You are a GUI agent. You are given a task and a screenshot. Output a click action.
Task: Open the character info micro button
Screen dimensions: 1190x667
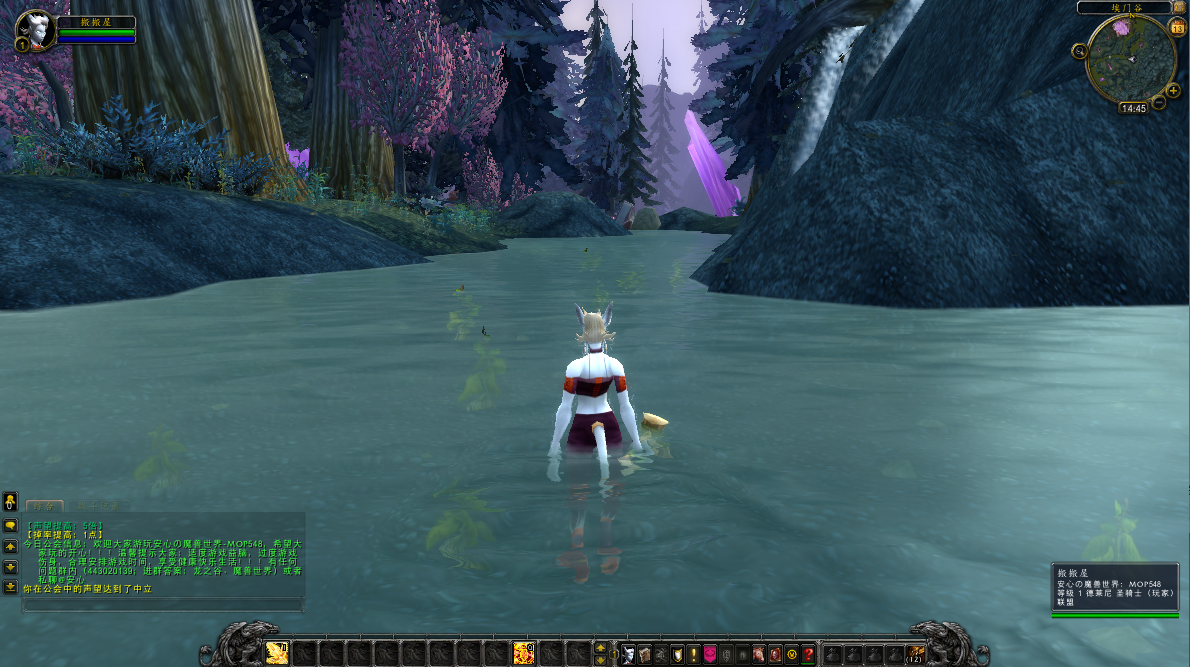tap(628, 655)
